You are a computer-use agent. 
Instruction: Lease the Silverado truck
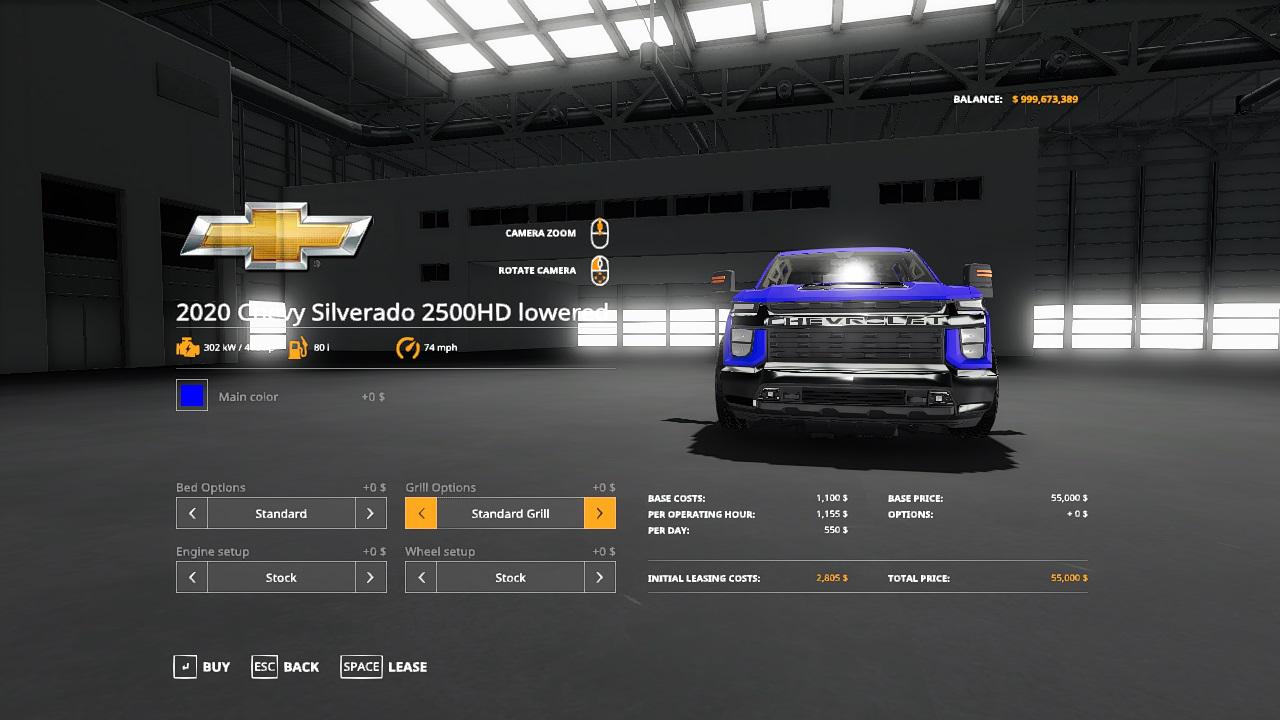384,667
